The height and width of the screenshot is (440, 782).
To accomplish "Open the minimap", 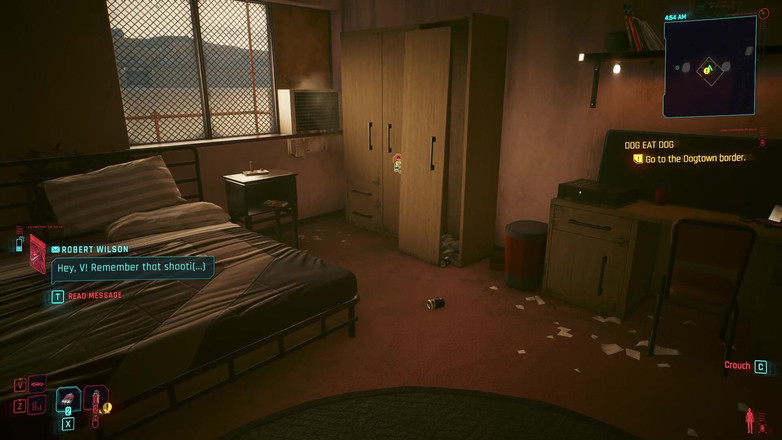I will (x=709, y=66).
